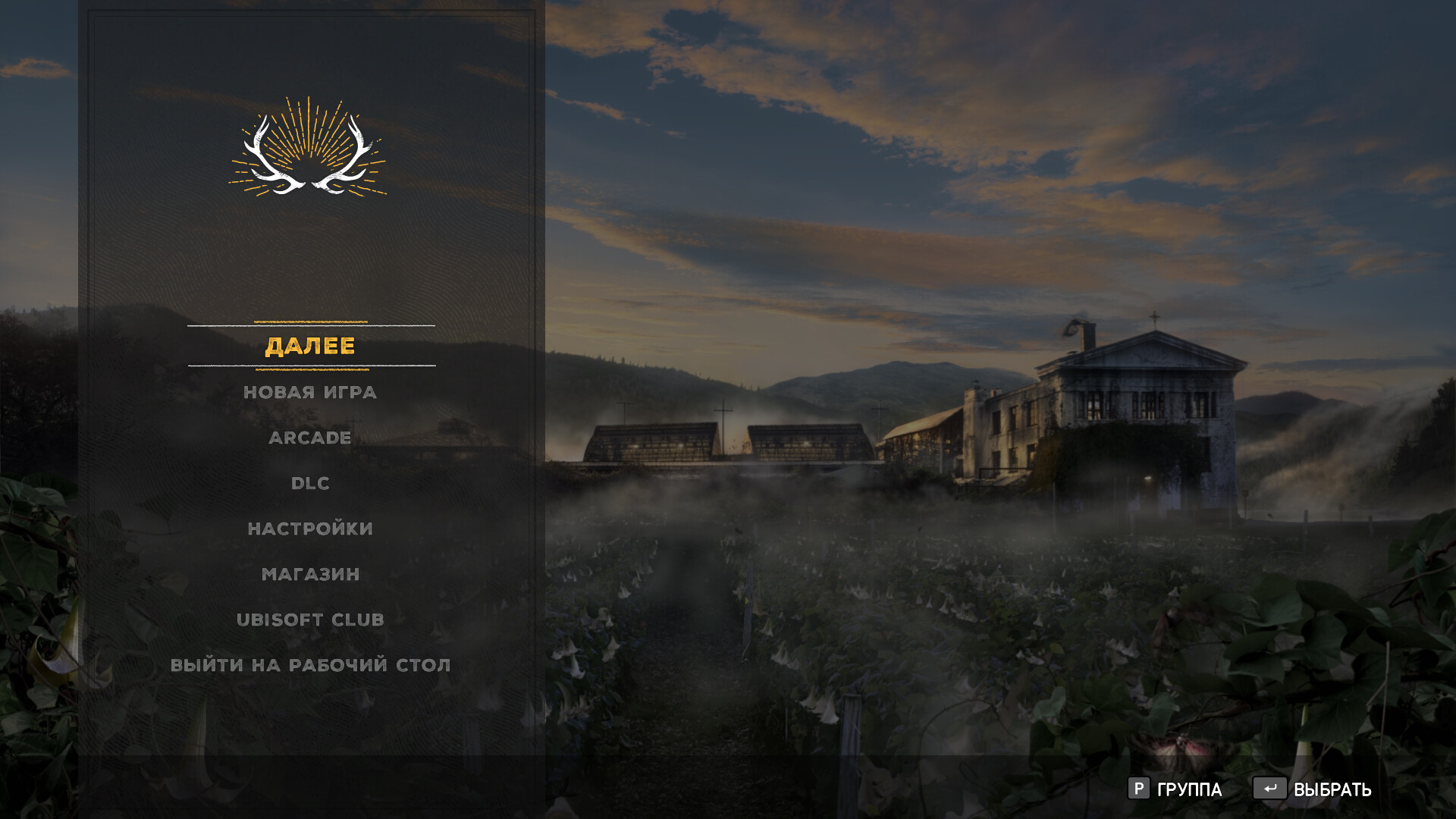Image resolution: width=1456 pixels, height=819 pixels.
Task: Go to the МАГАЗИН store
Action: pos(310,574)
